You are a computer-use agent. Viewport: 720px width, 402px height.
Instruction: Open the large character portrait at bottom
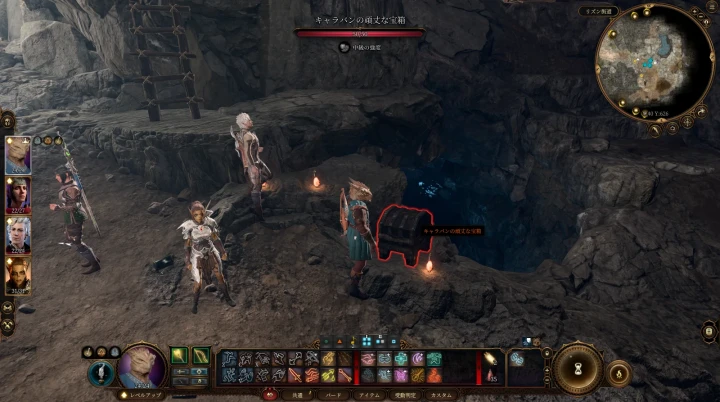tap(141, 366)
